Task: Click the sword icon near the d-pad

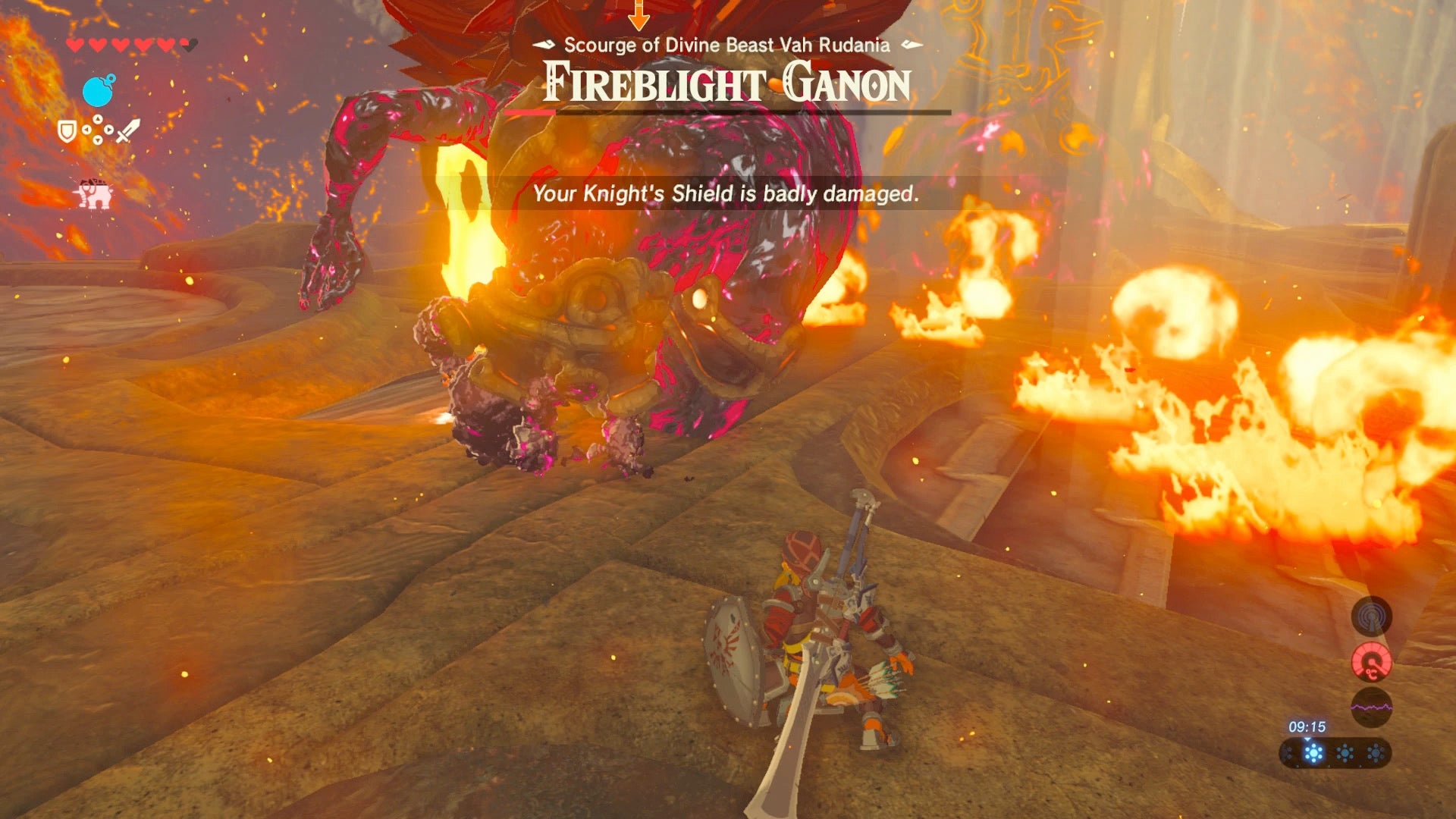Action: click(127, 130)
